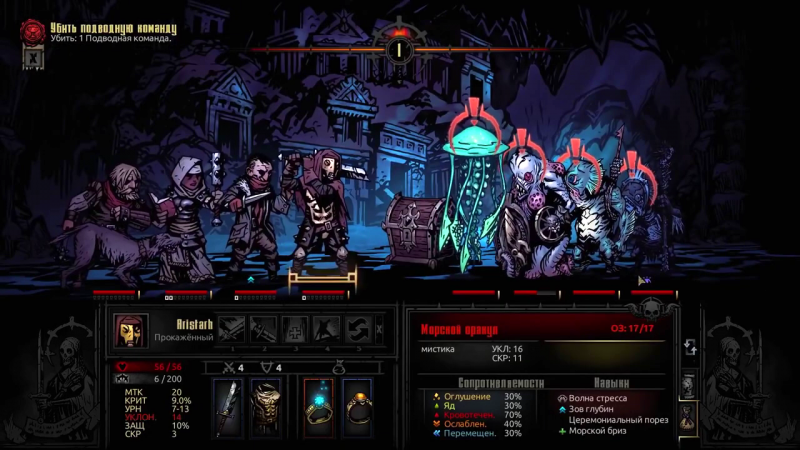
Task: Open Aristarh's hero portrait
Action: pyautogui.click(x=130, y=329)
